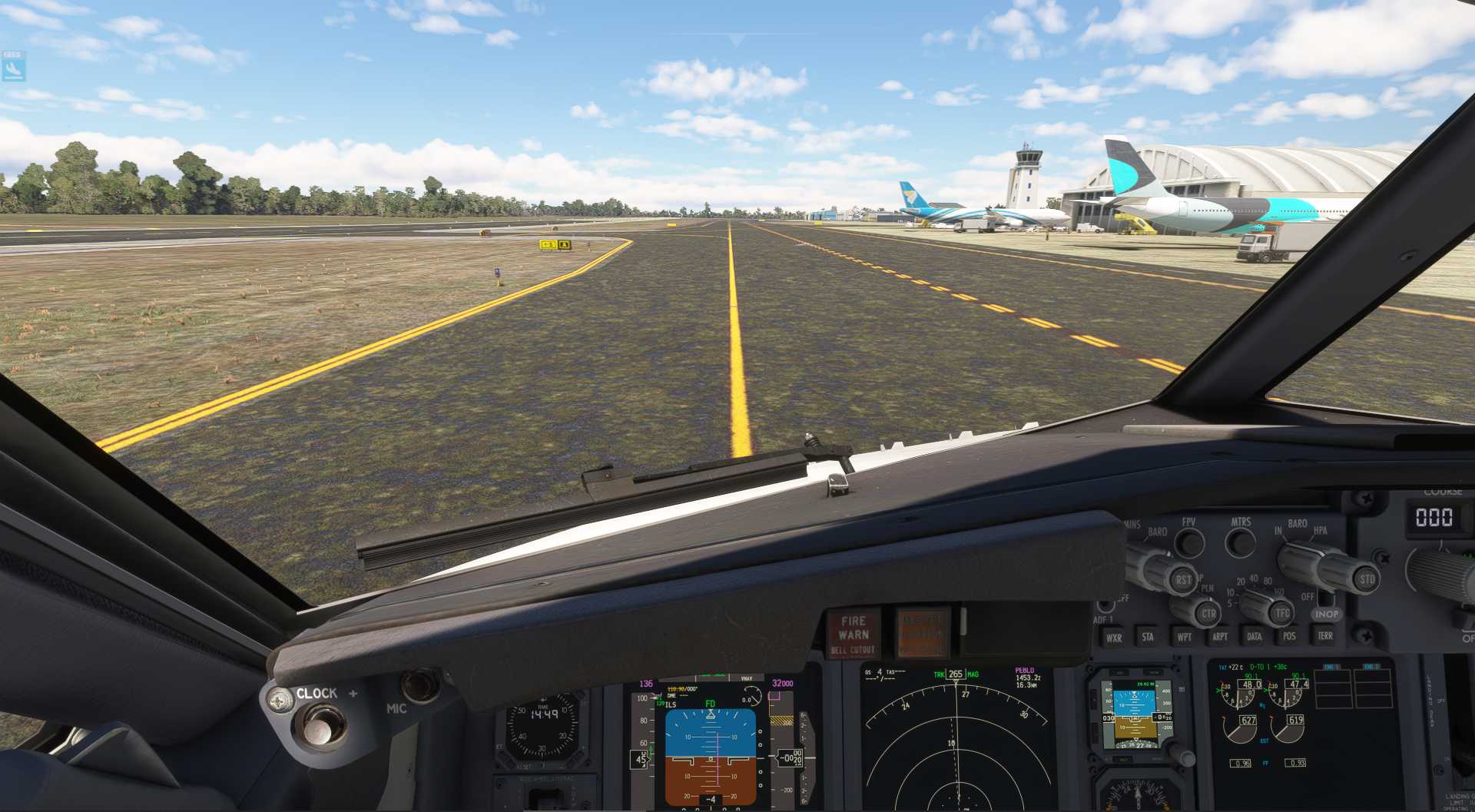Toggle the MTRS meters button

click(1240, 542)
